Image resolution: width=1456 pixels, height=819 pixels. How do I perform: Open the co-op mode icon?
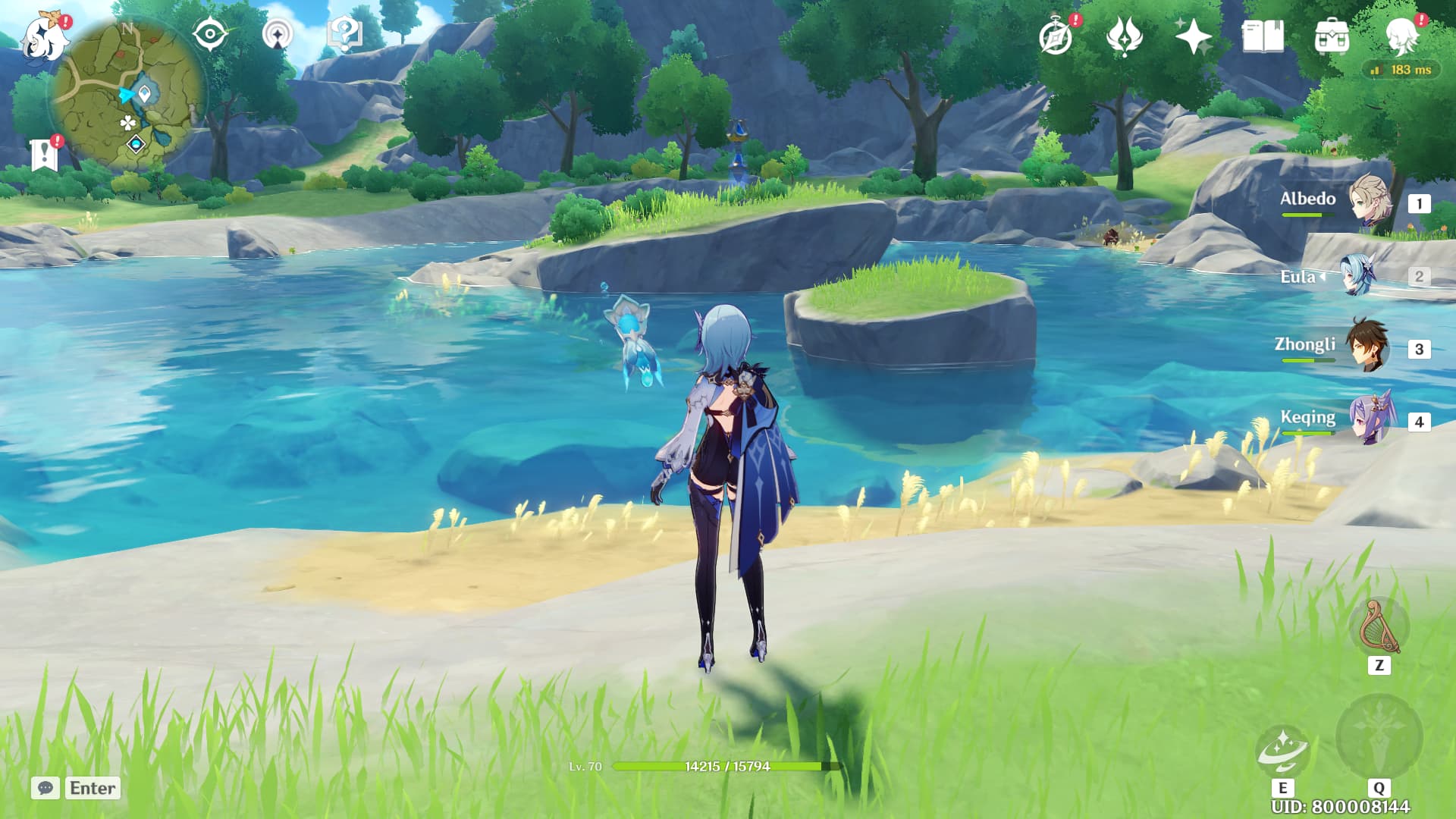[278, 35]
